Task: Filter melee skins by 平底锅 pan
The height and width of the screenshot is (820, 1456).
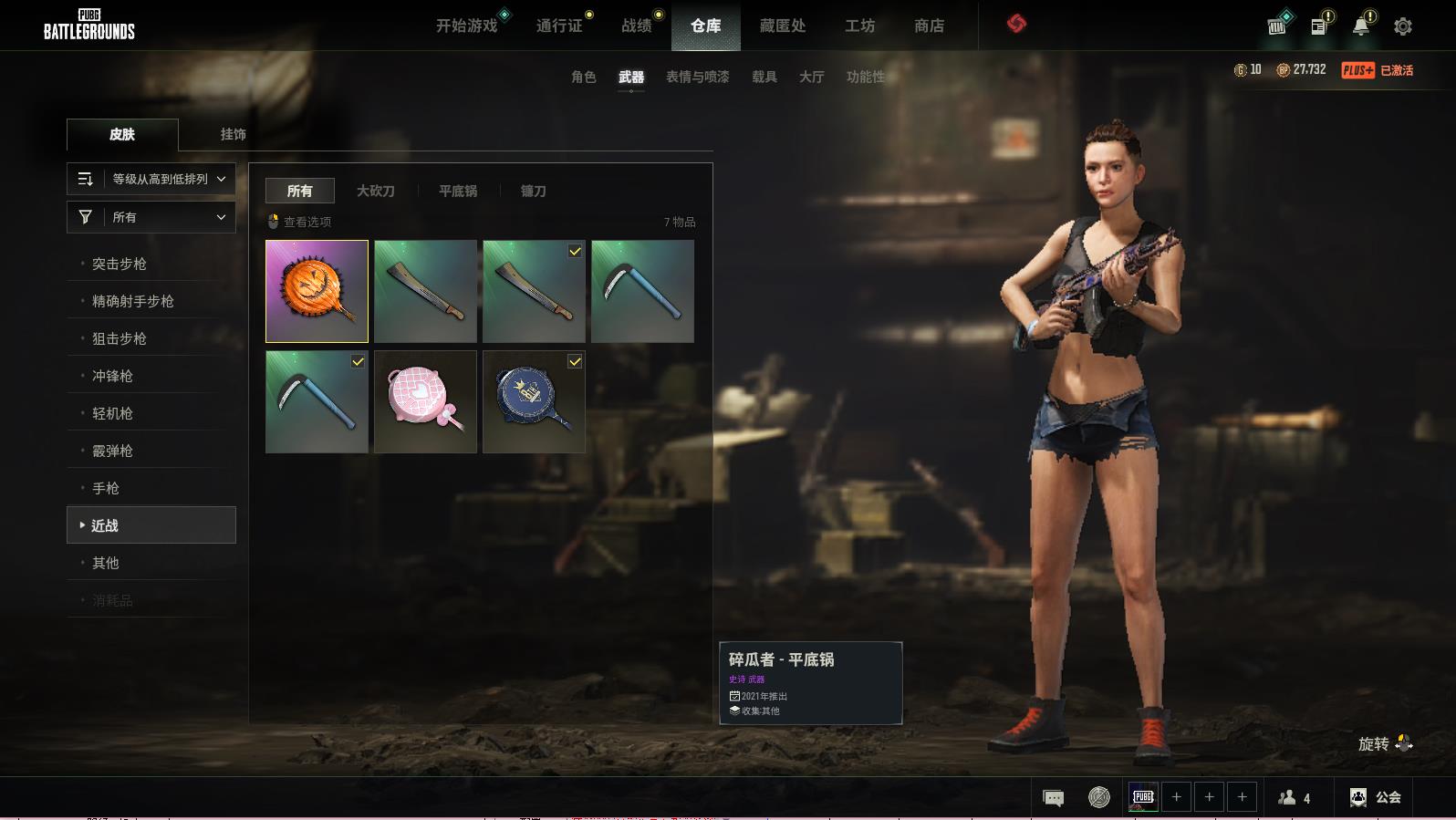Action: tap(458, 191)
